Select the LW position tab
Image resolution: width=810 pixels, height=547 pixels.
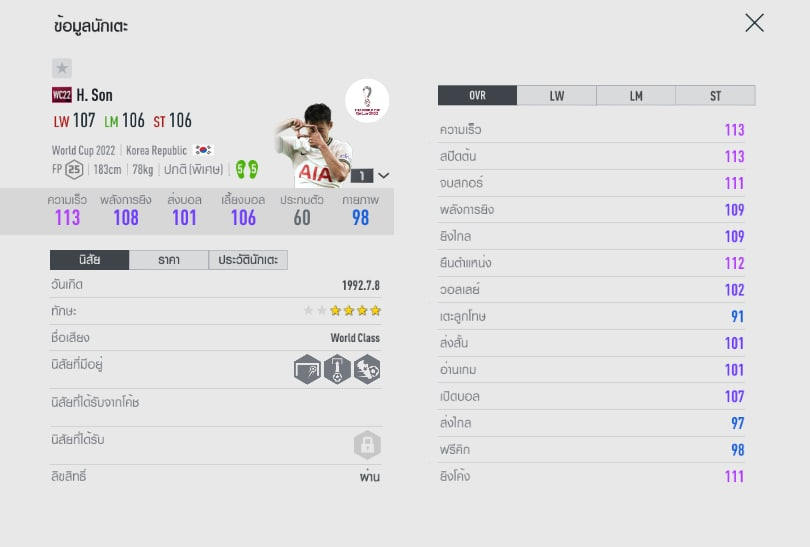(556, 96)
